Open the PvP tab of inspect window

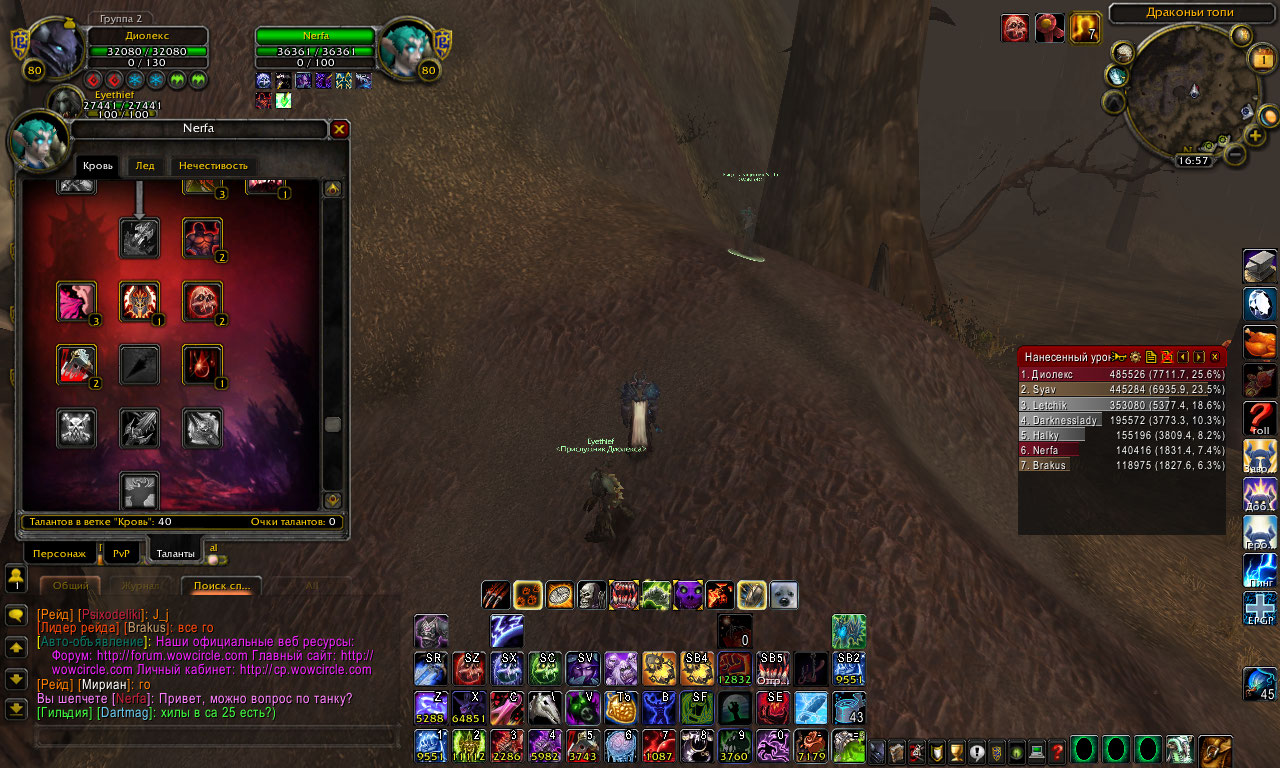point(121,553)
